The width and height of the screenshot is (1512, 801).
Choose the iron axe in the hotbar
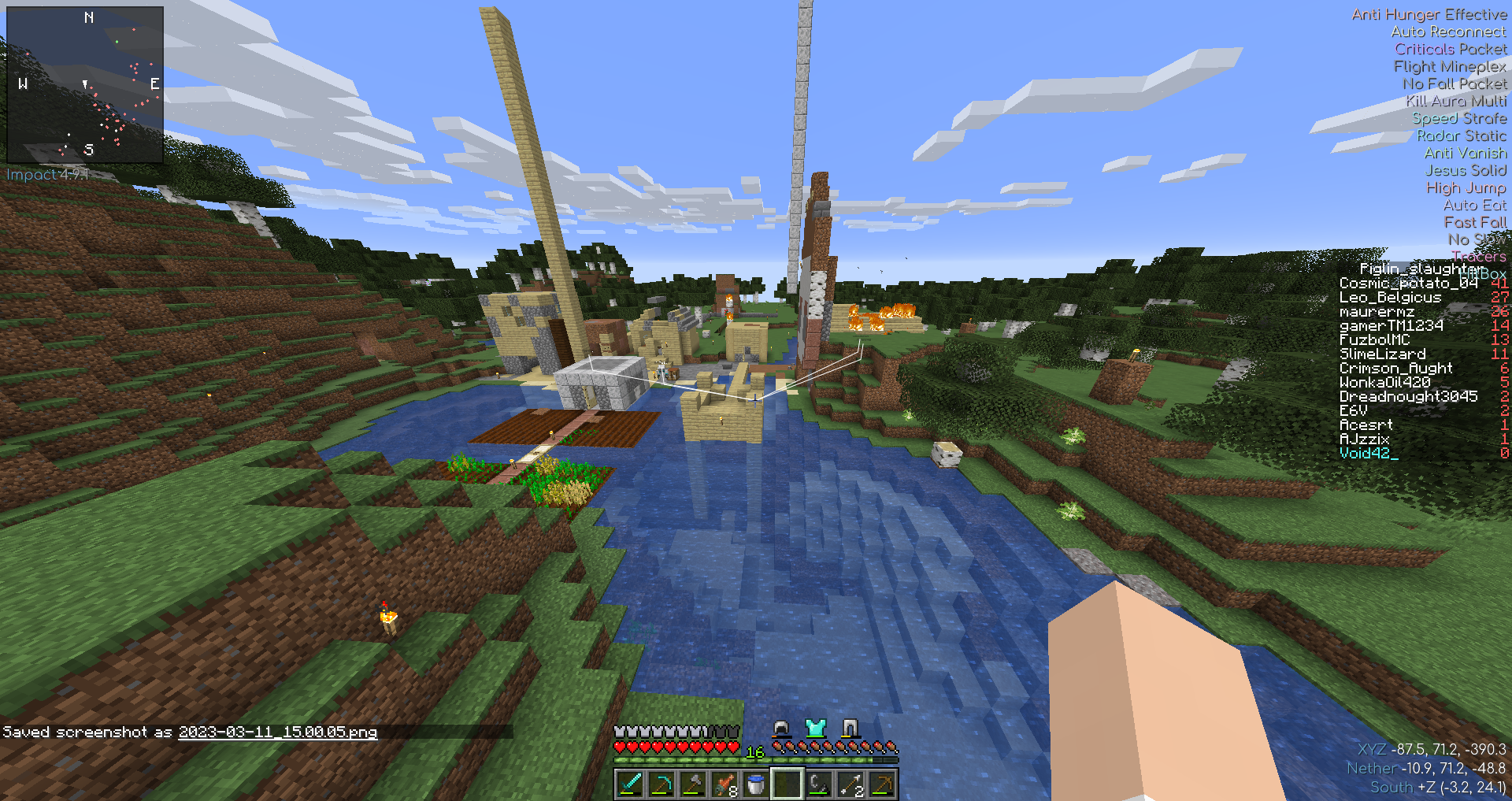(x=693, y=784)
